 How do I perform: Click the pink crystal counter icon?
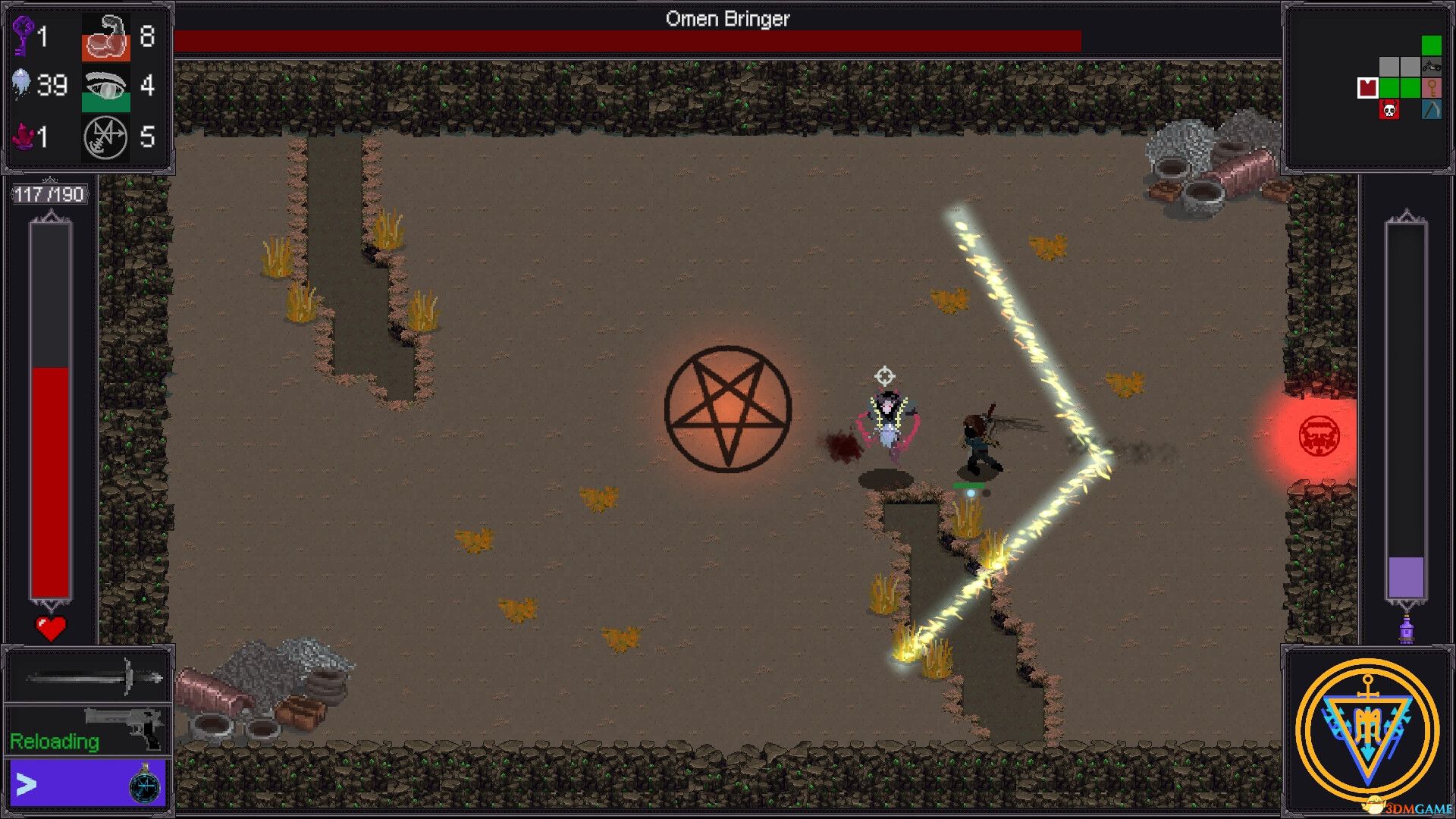tap(23, 137)
